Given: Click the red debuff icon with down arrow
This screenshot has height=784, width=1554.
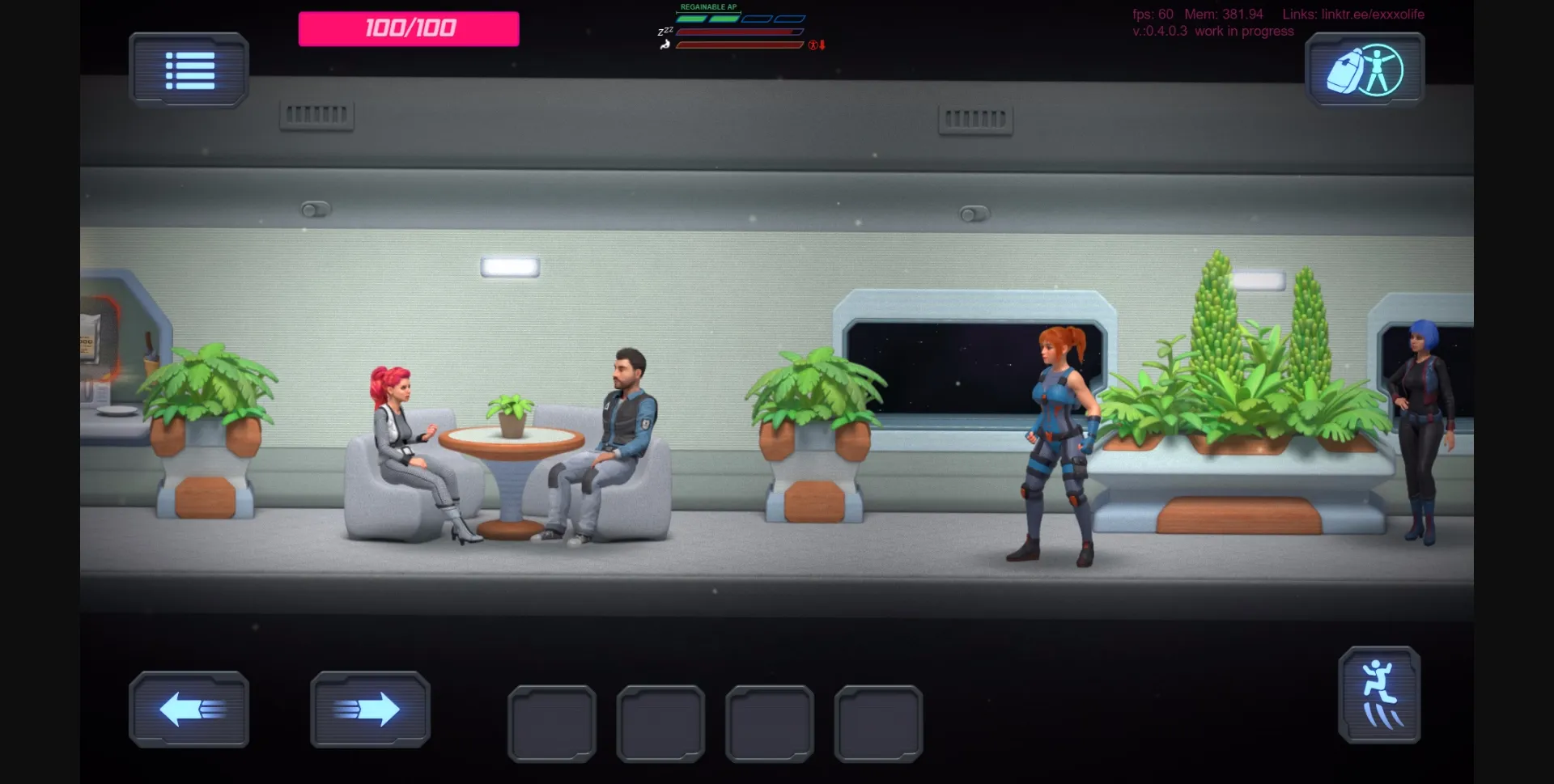Looking at the screenshot, I should click(813, 44).
